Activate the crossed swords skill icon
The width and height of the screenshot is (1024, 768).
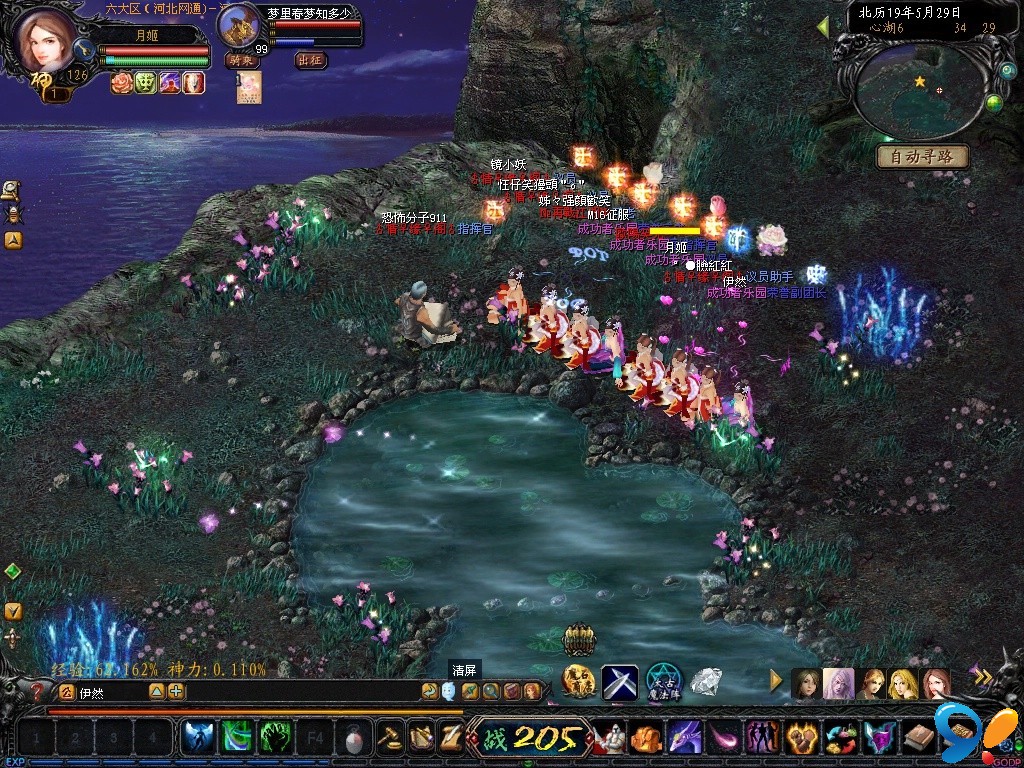(x=619, y=682)
